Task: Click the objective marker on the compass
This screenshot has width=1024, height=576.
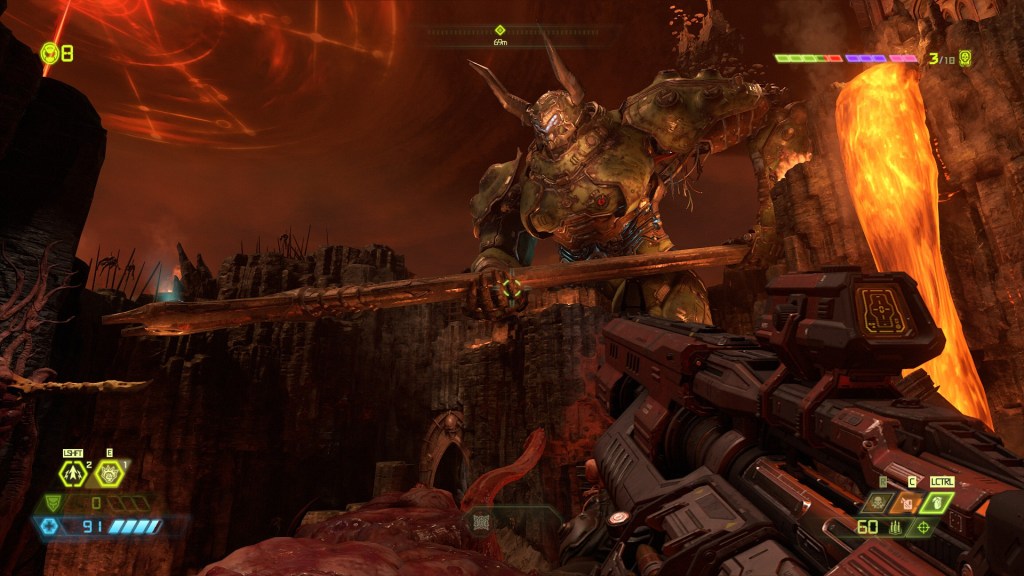Action: 500,30
